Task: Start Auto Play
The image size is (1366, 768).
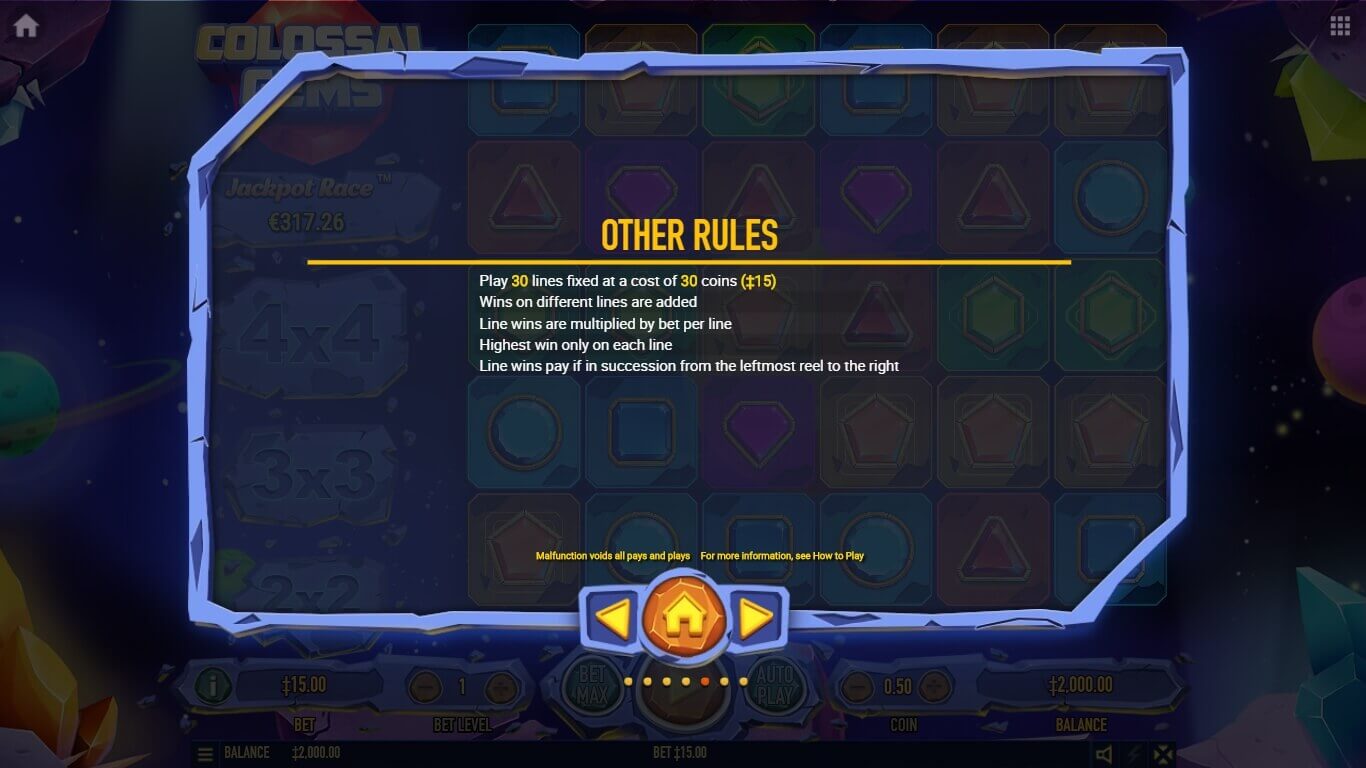Action: click(771, 685)
